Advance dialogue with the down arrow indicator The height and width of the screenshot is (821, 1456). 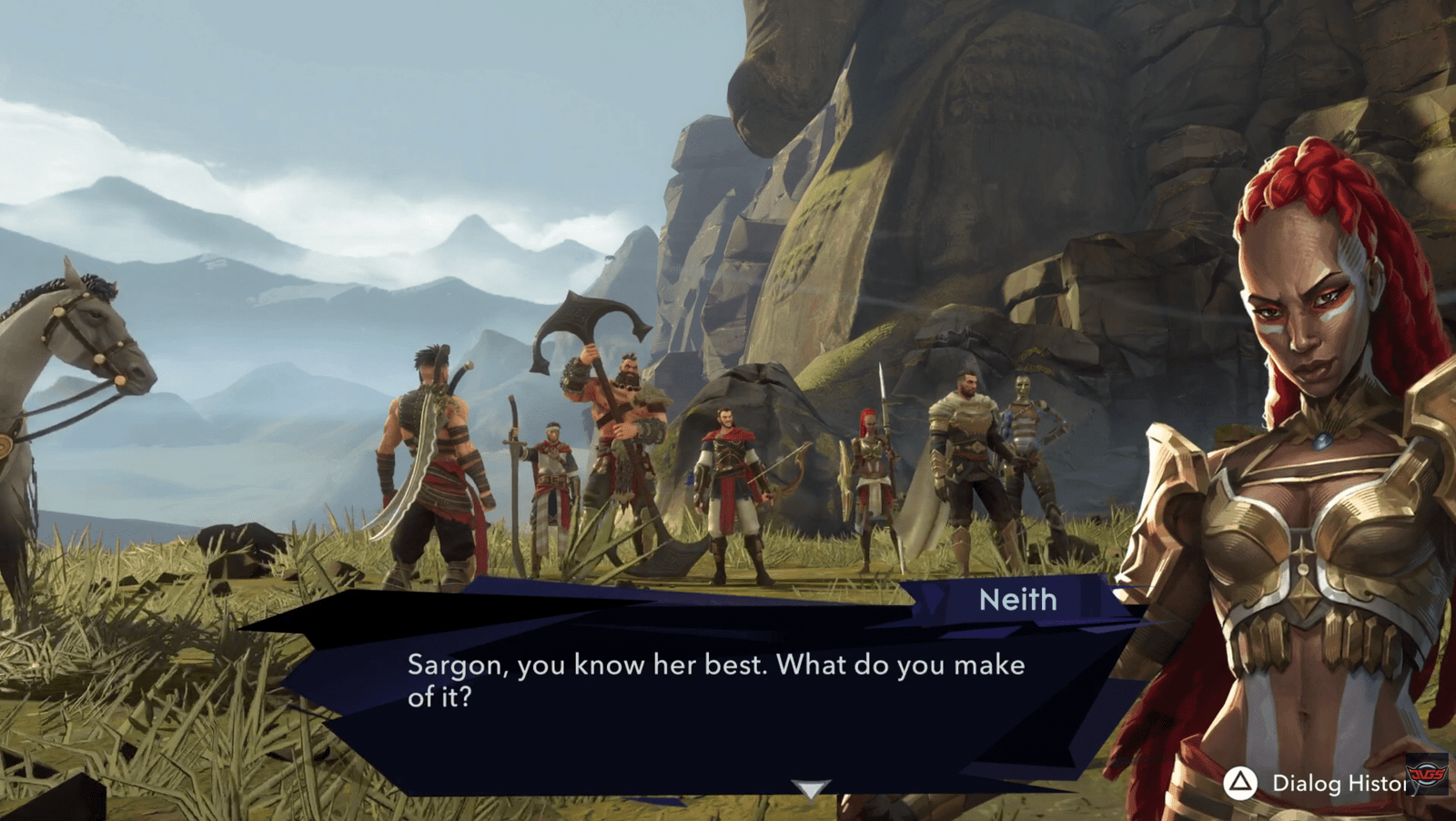tap(810, 788)
